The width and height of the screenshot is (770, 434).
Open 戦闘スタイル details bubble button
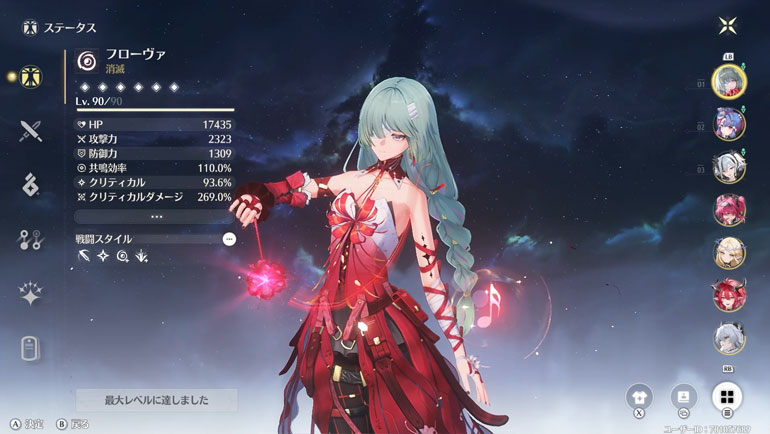[229, 239]
